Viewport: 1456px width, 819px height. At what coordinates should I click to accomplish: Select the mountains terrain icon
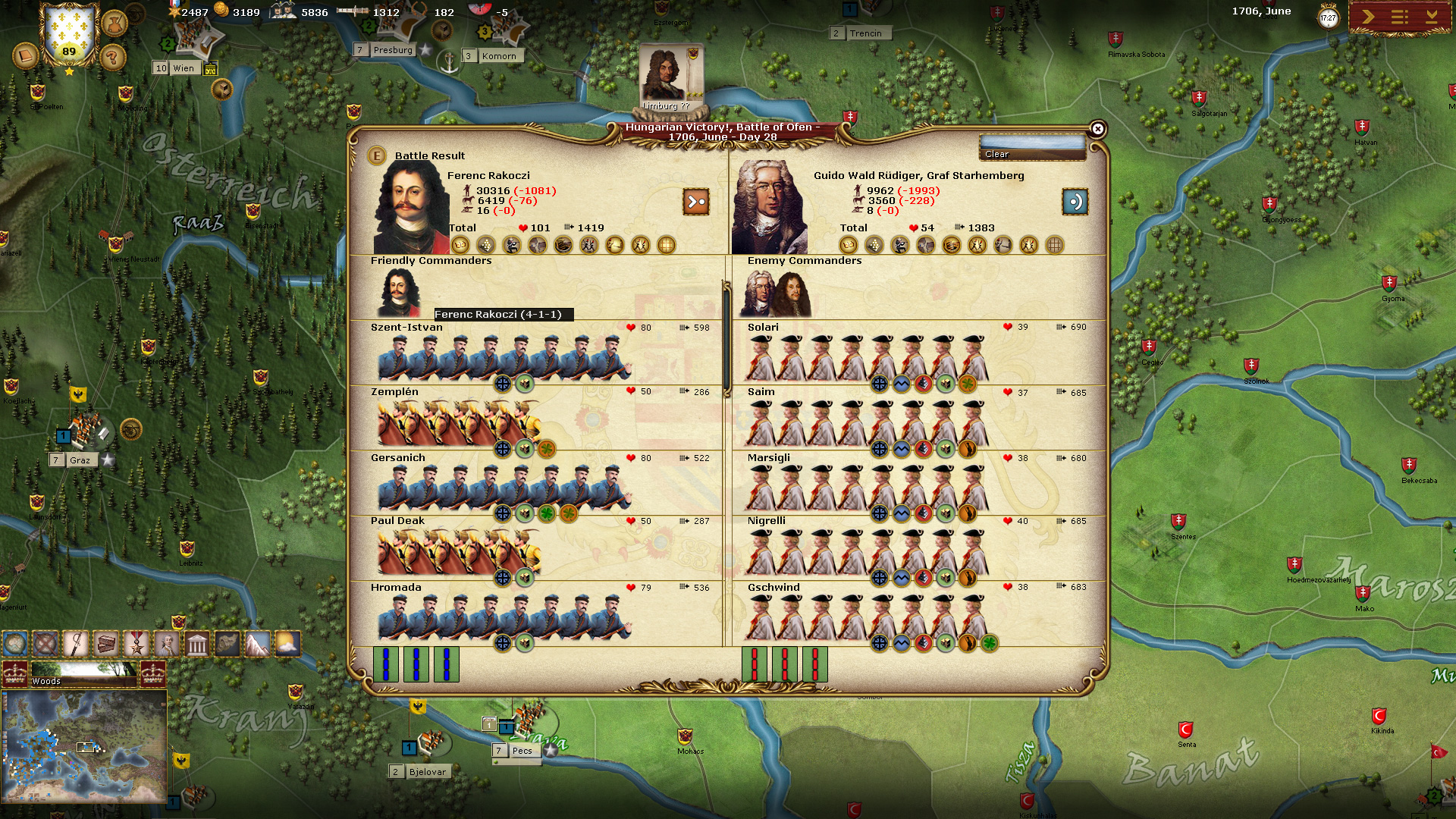[x=256, y=644]
